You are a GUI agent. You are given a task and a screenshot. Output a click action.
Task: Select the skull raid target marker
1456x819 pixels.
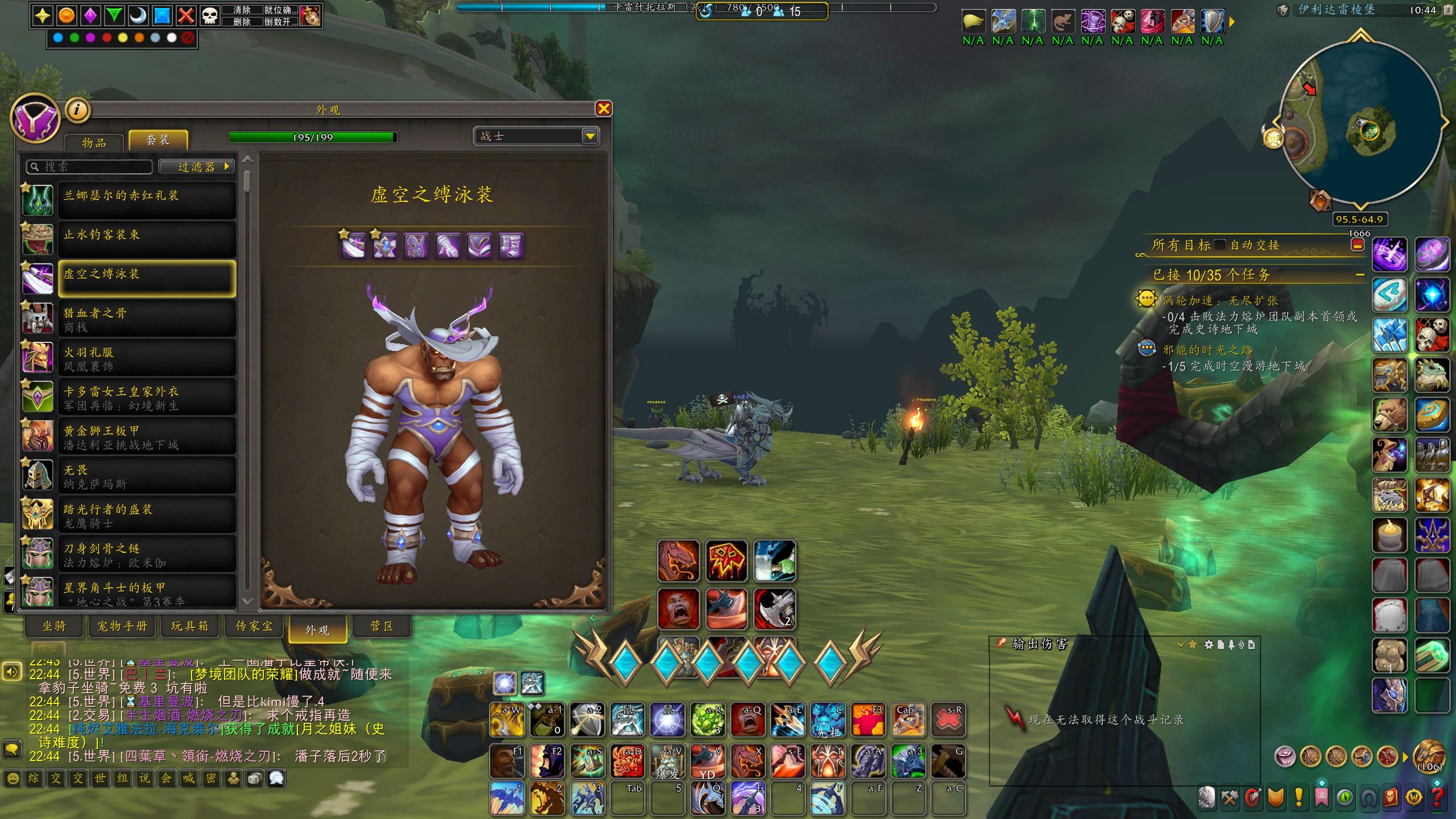coord(210,15)
